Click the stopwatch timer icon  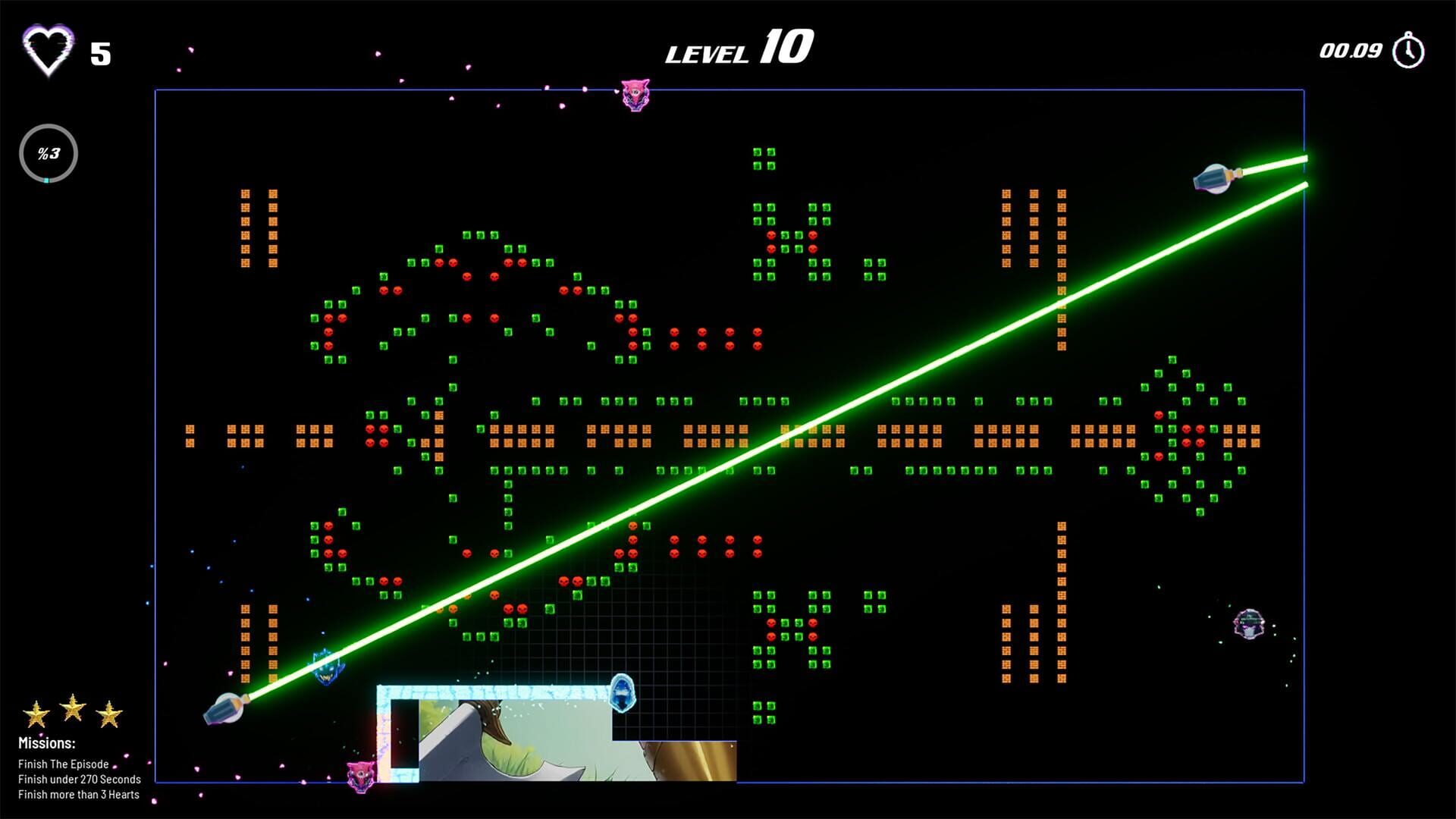point(1409,50)
